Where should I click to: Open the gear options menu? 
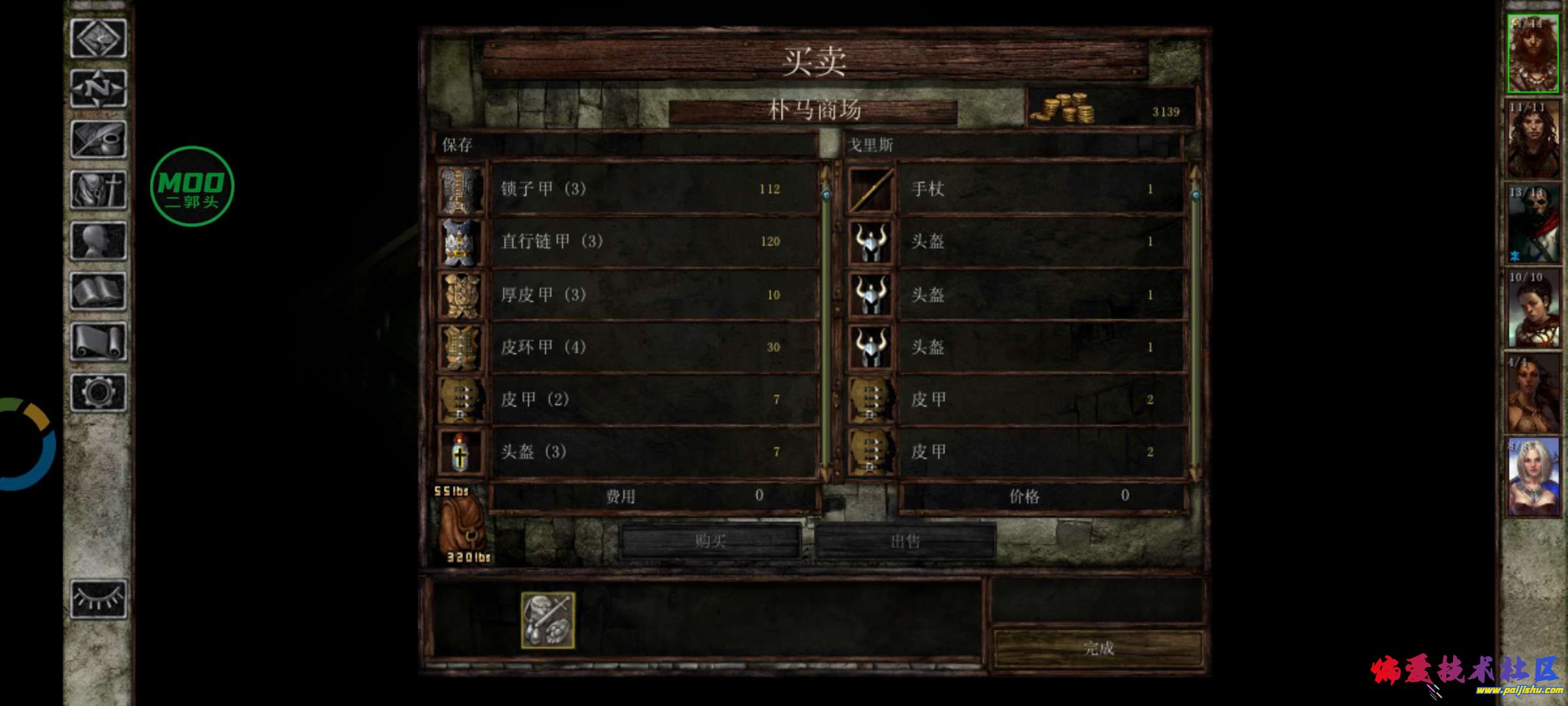98,392
